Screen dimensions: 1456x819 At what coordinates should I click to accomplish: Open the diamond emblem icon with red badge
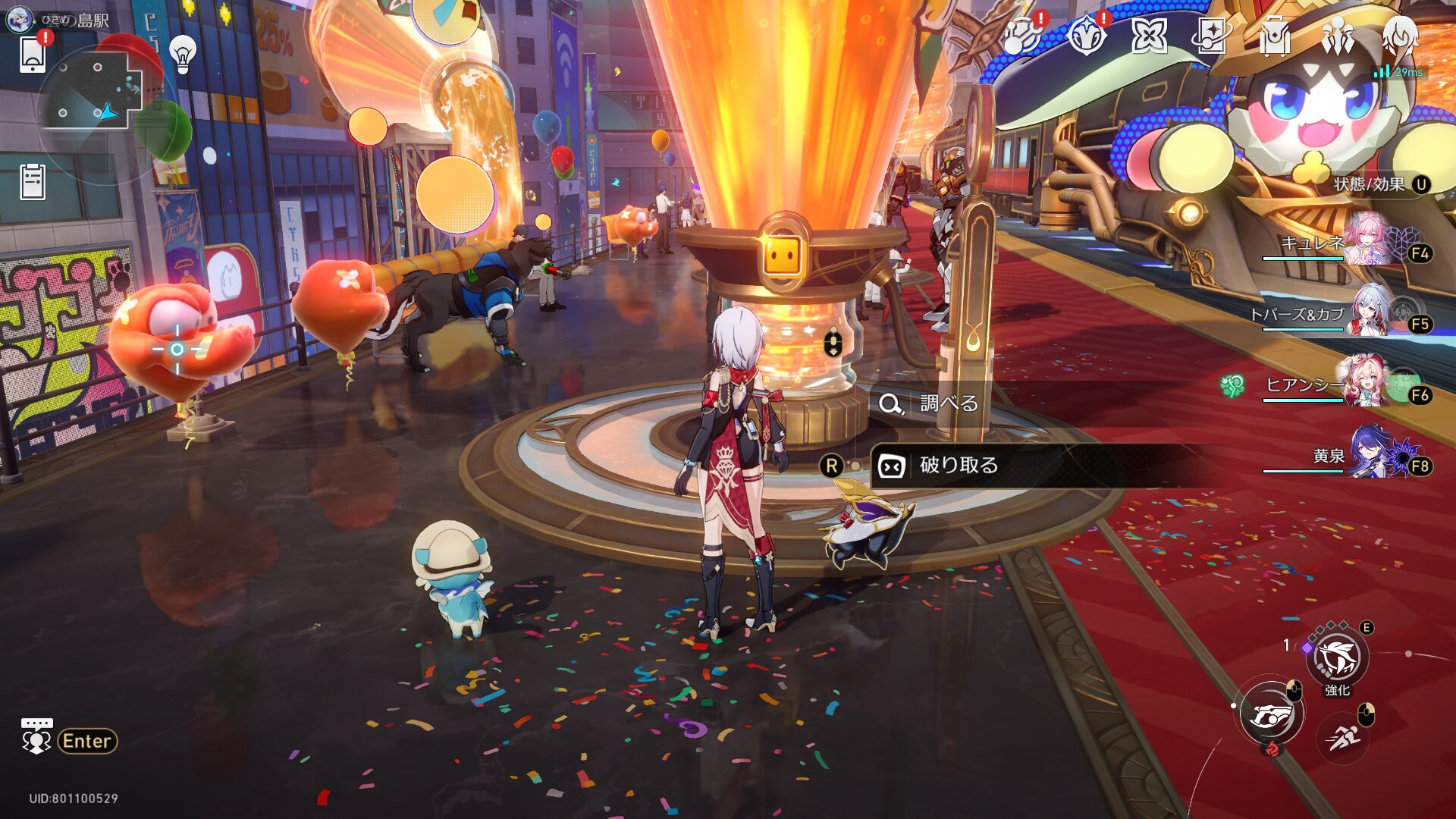coord(1086,36)
